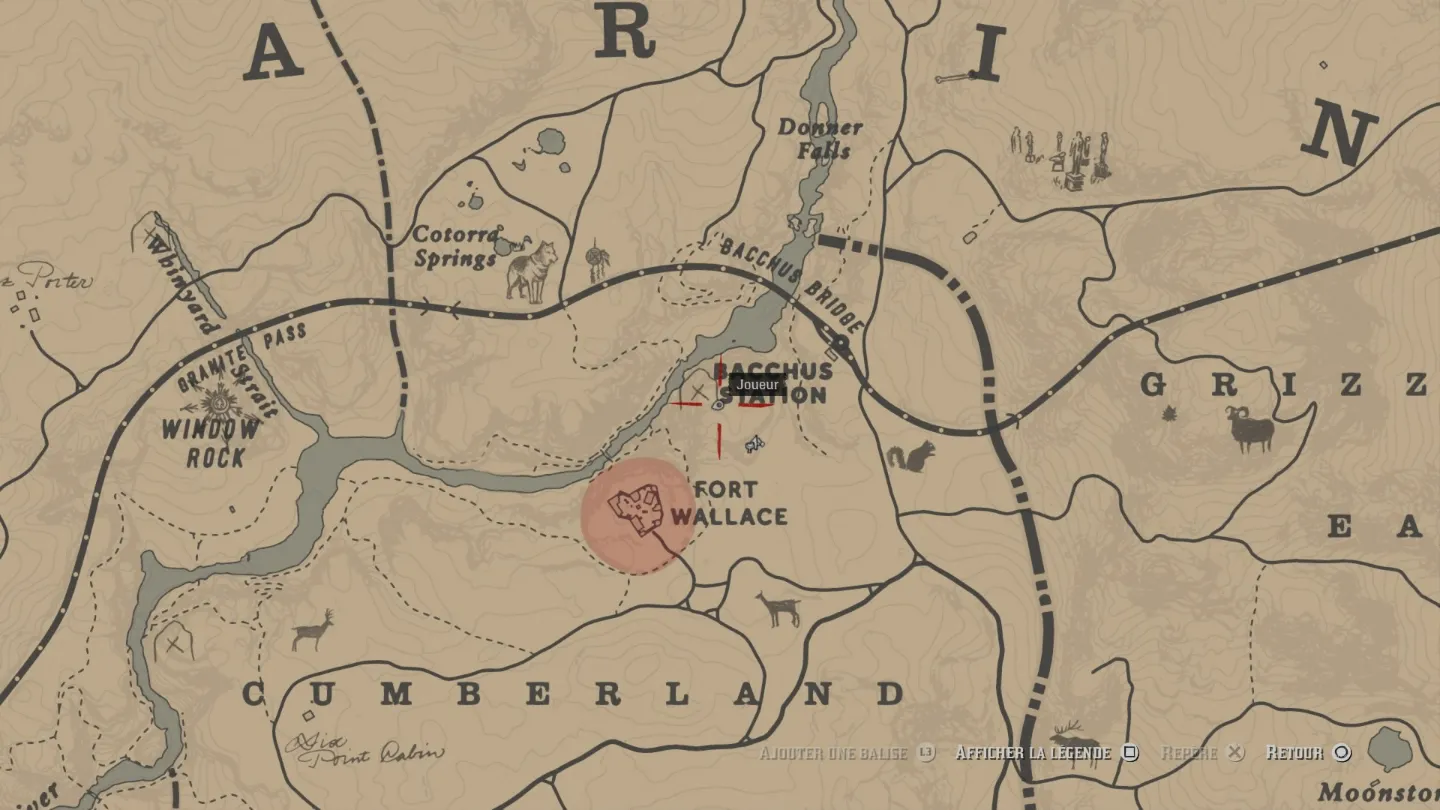Image resolution: width=1440 pixels, height=810 pixels.
Task: Click the compass rose at Window Rock
Action: 217,406
